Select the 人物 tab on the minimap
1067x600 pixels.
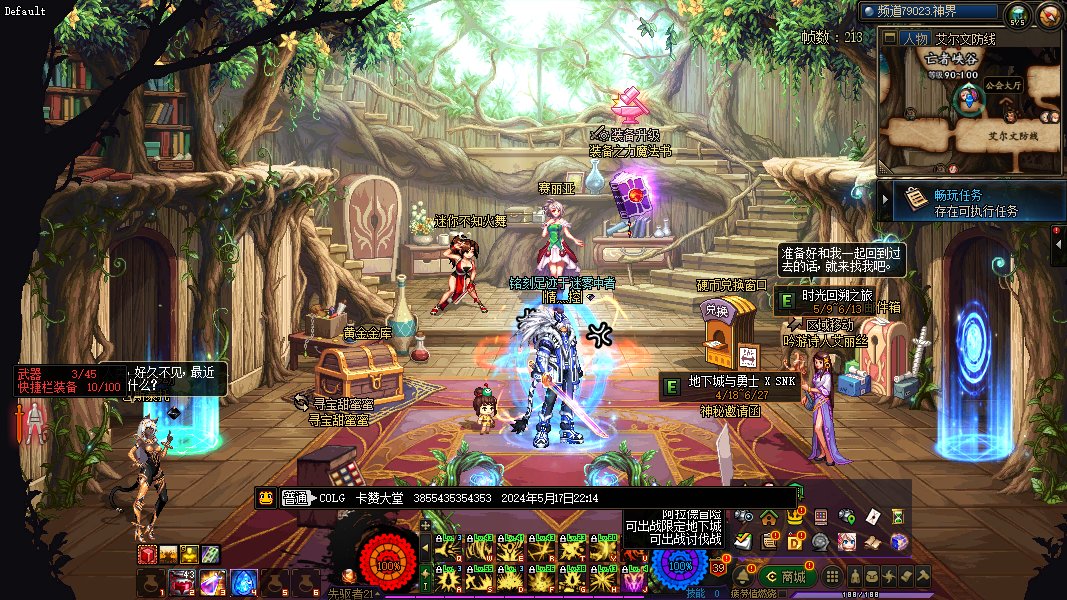tap(914, 39)
